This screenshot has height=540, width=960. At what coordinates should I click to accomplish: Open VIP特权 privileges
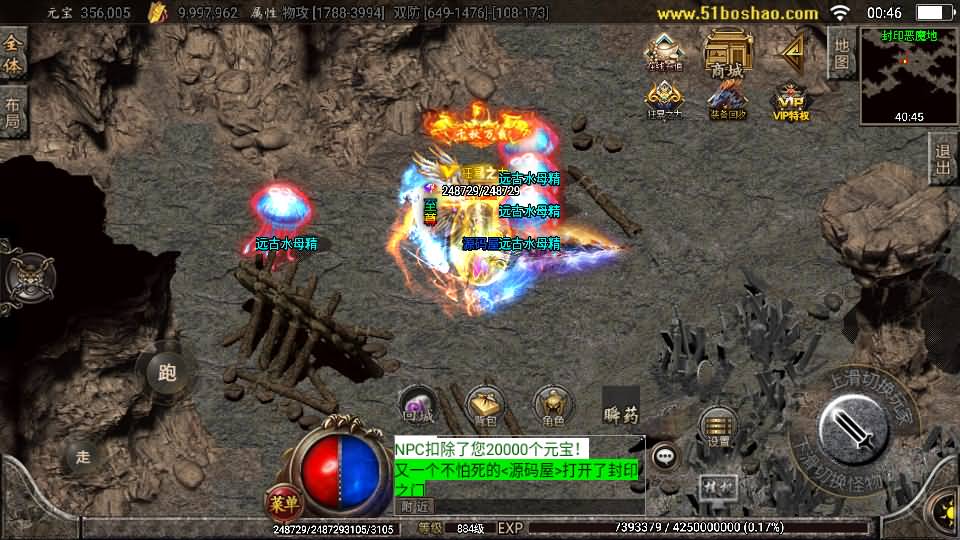pos(790,101)
